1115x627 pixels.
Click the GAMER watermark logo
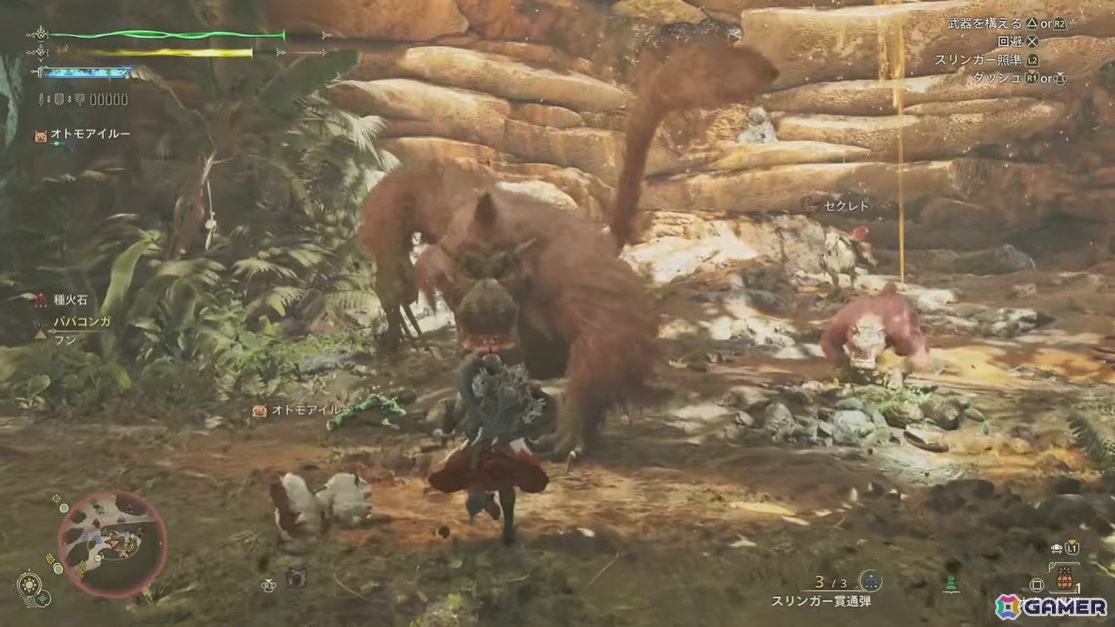[1050, 606]
